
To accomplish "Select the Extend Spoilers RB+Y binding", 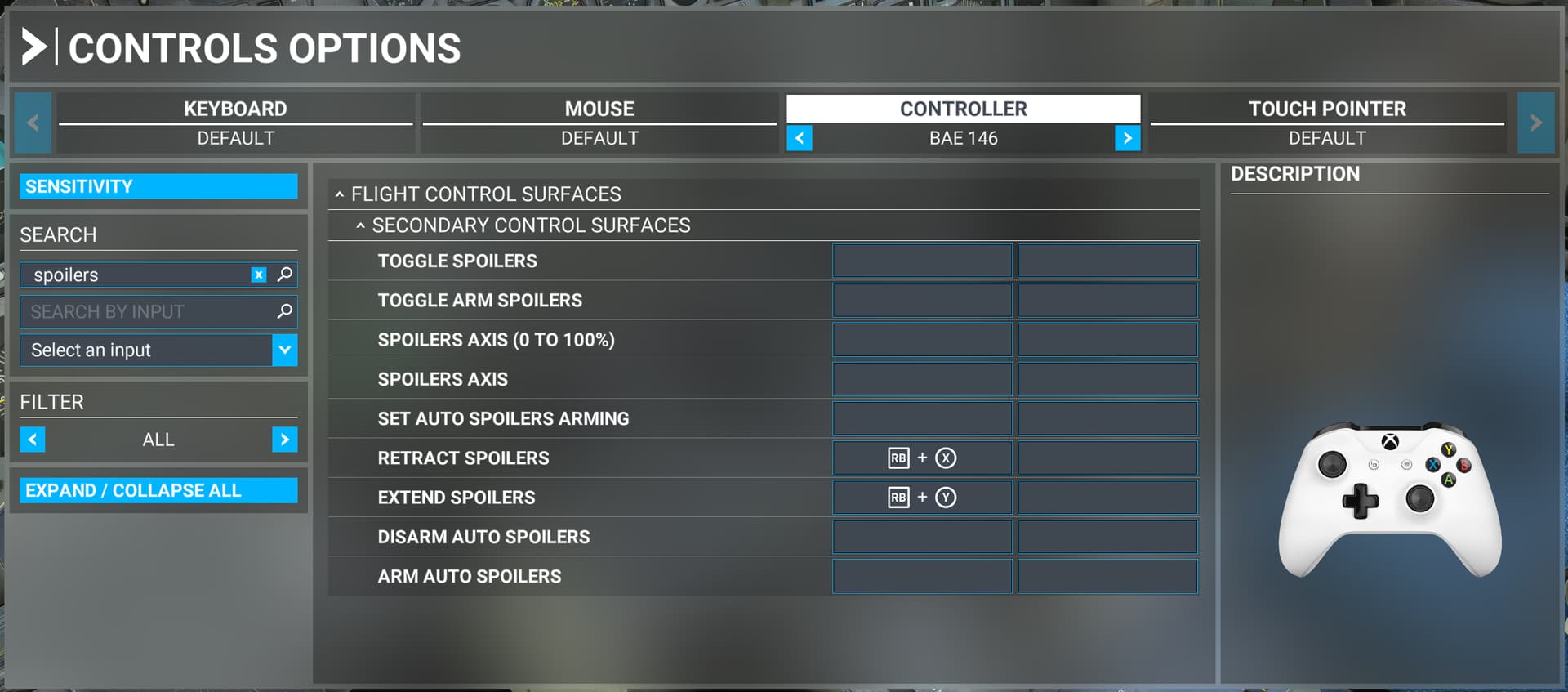I will pyautogui.click(x=922, y=498).
